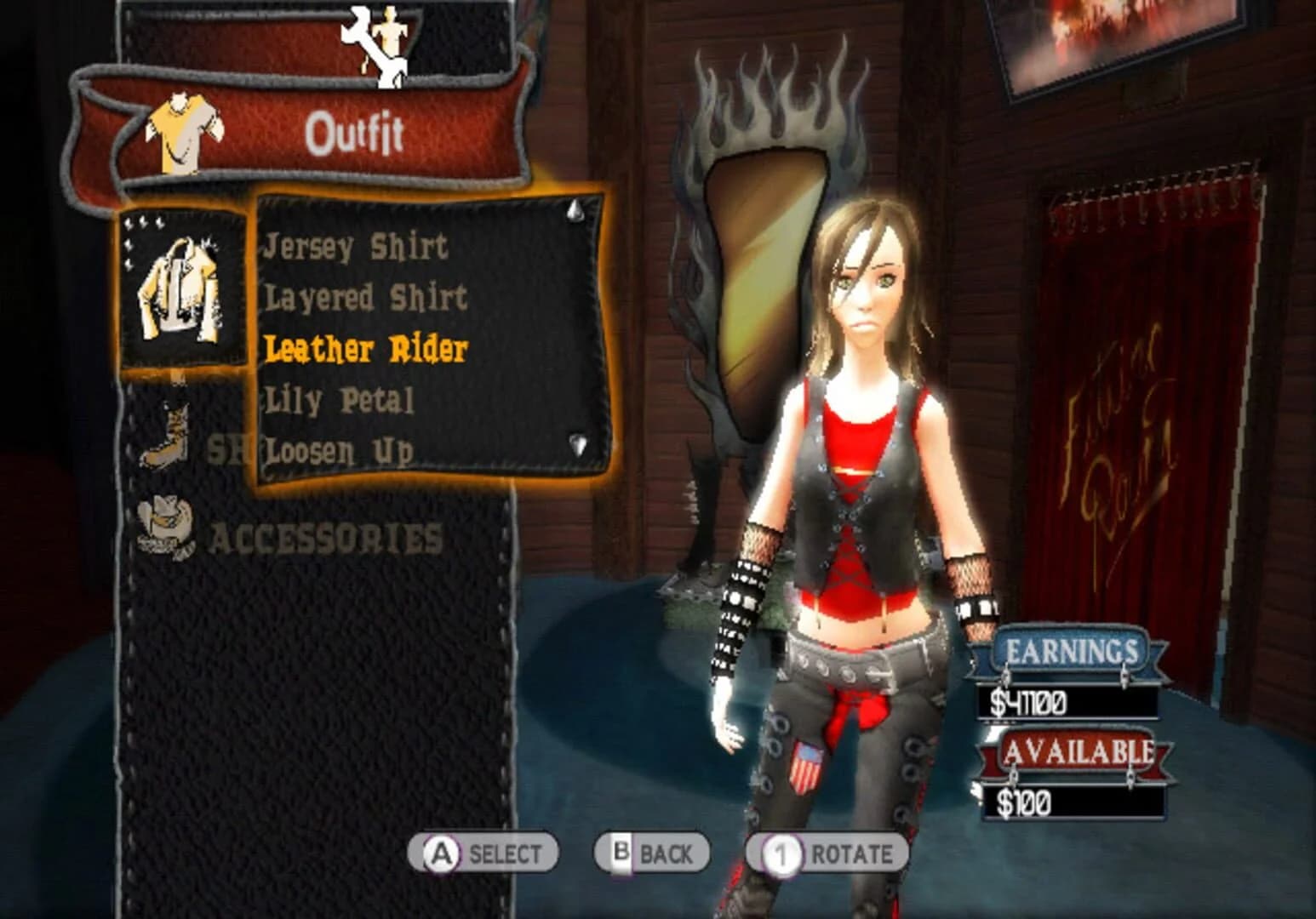Click the downward scroll arrow on outfit list
This screenshot has height=919, width=1316.
575,443
